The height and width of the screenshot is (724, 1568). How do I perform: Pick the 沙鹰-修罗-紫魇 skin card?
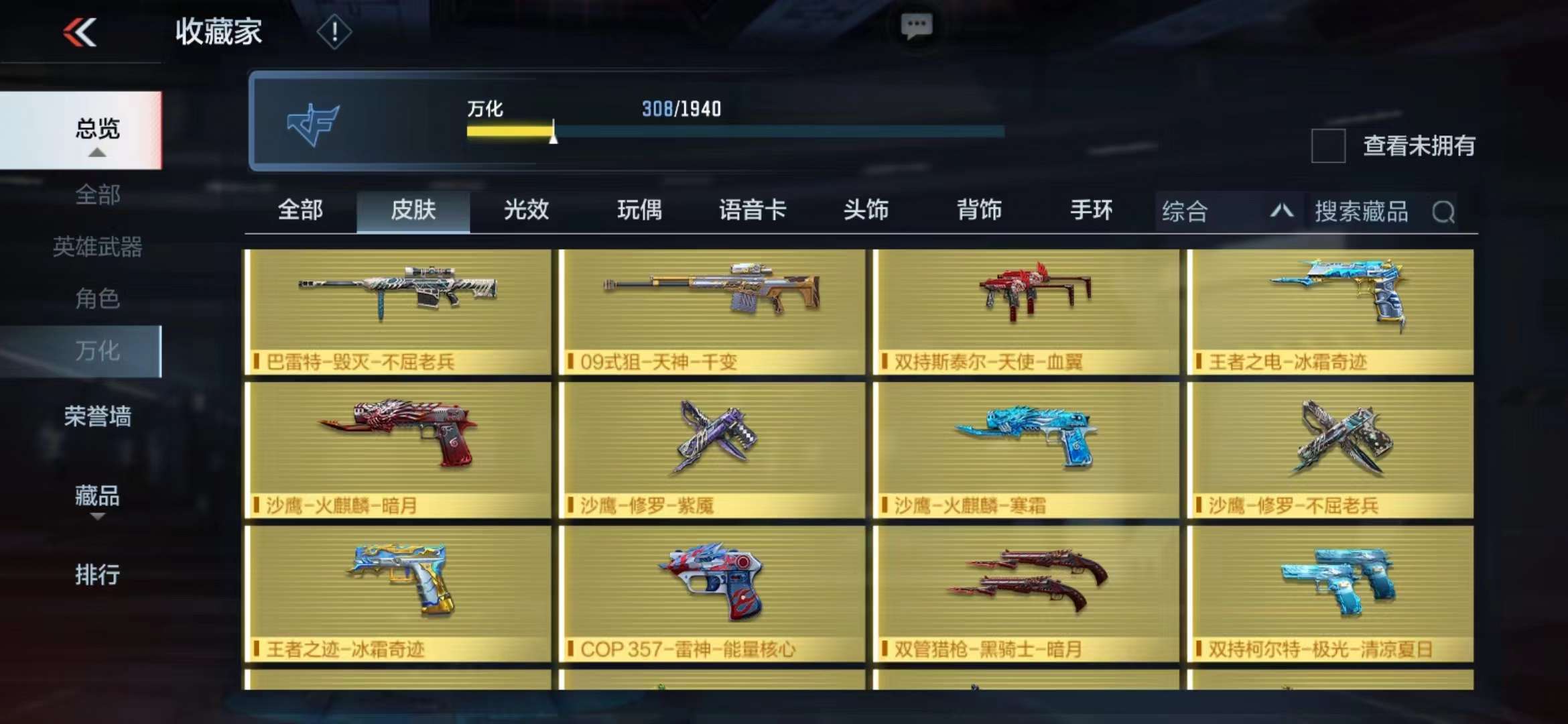coord(712,450)
